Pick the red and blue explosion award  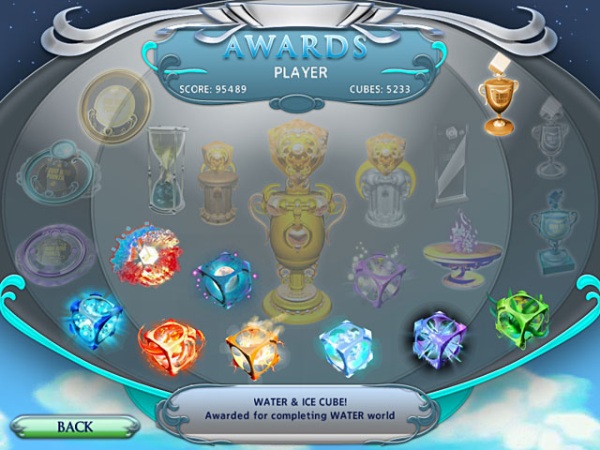(146, 254)
